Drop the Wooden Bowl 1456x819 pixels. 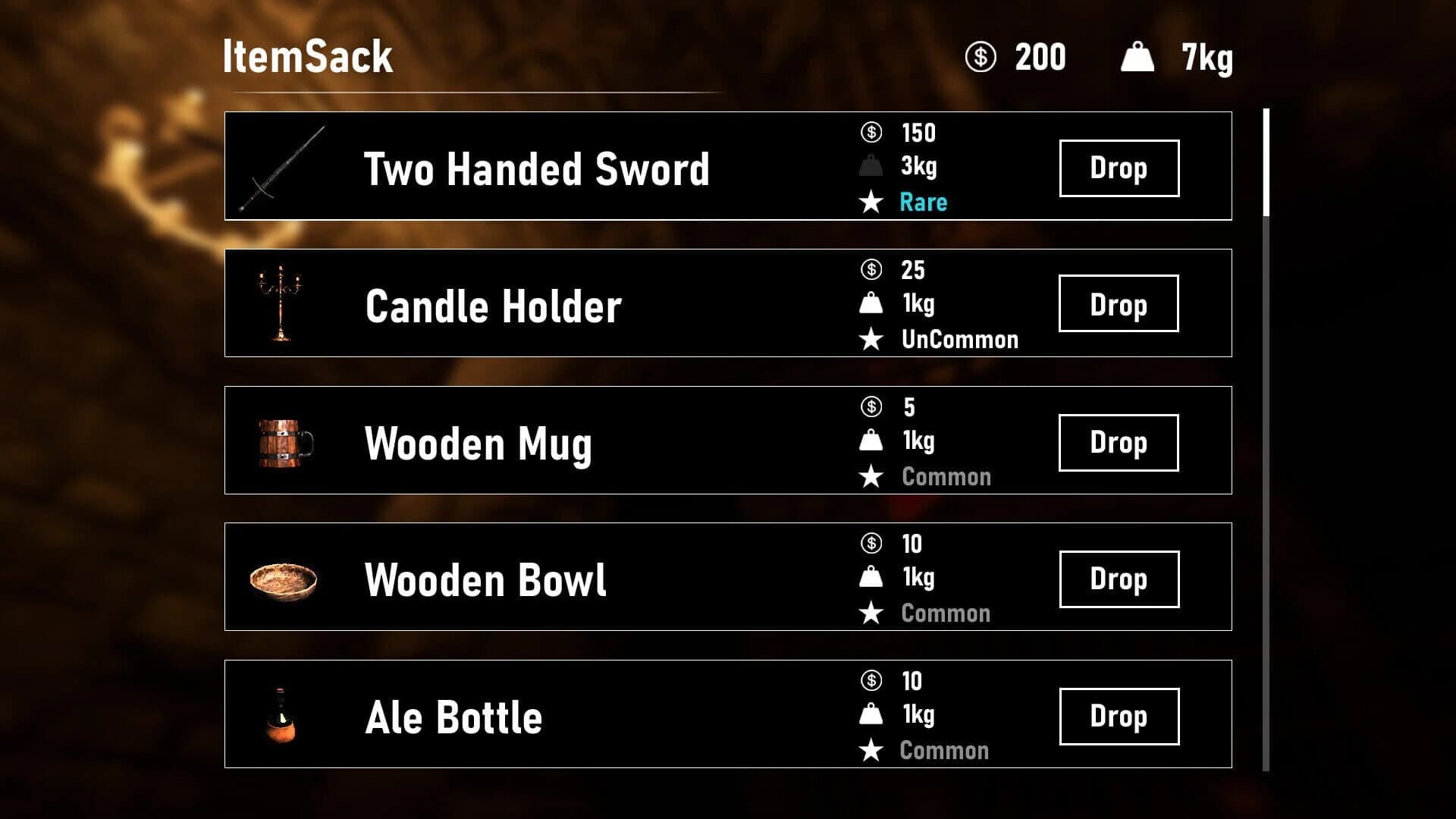(x=1119, y=579)
